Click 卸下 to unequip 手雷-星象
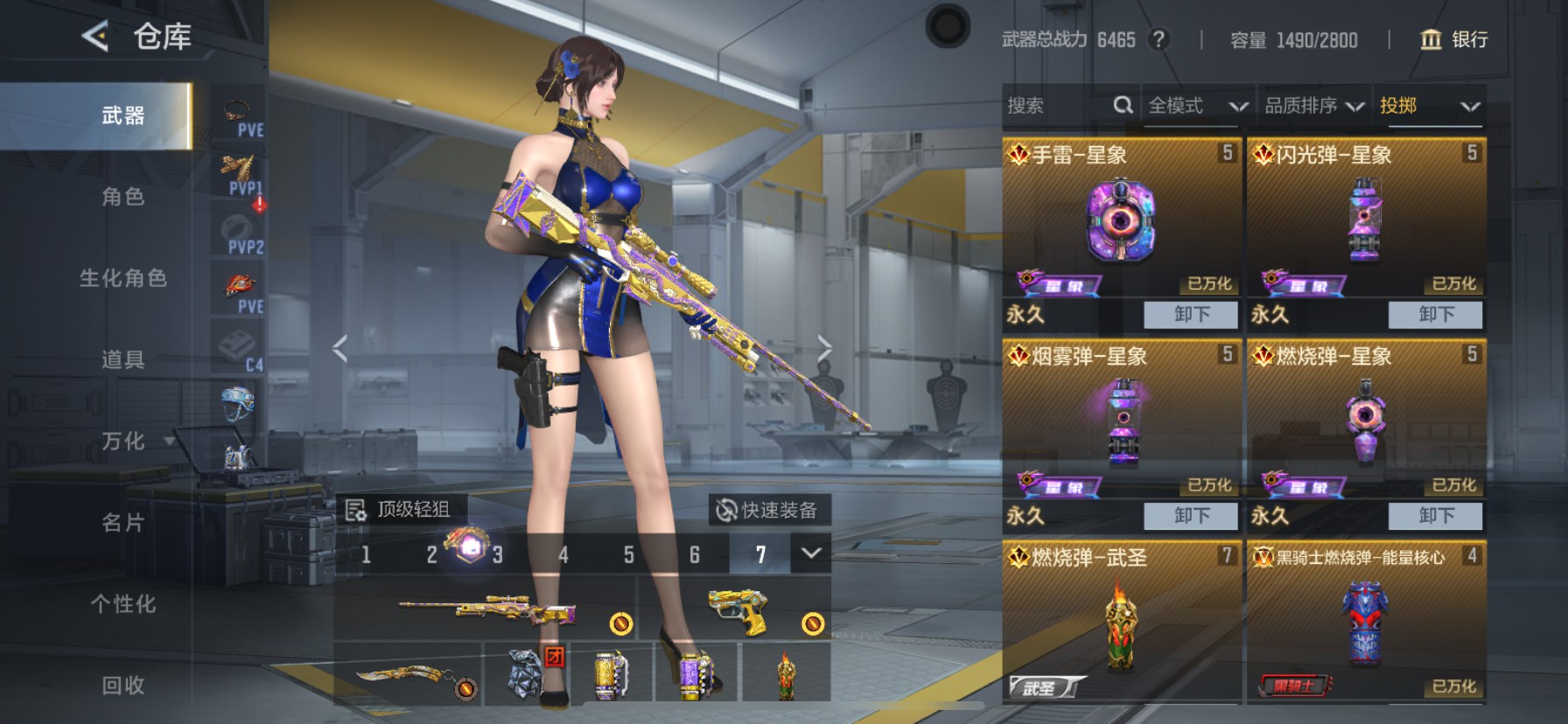The height and width of the screenshot is (724, 1568). (x=1192, y=315)
